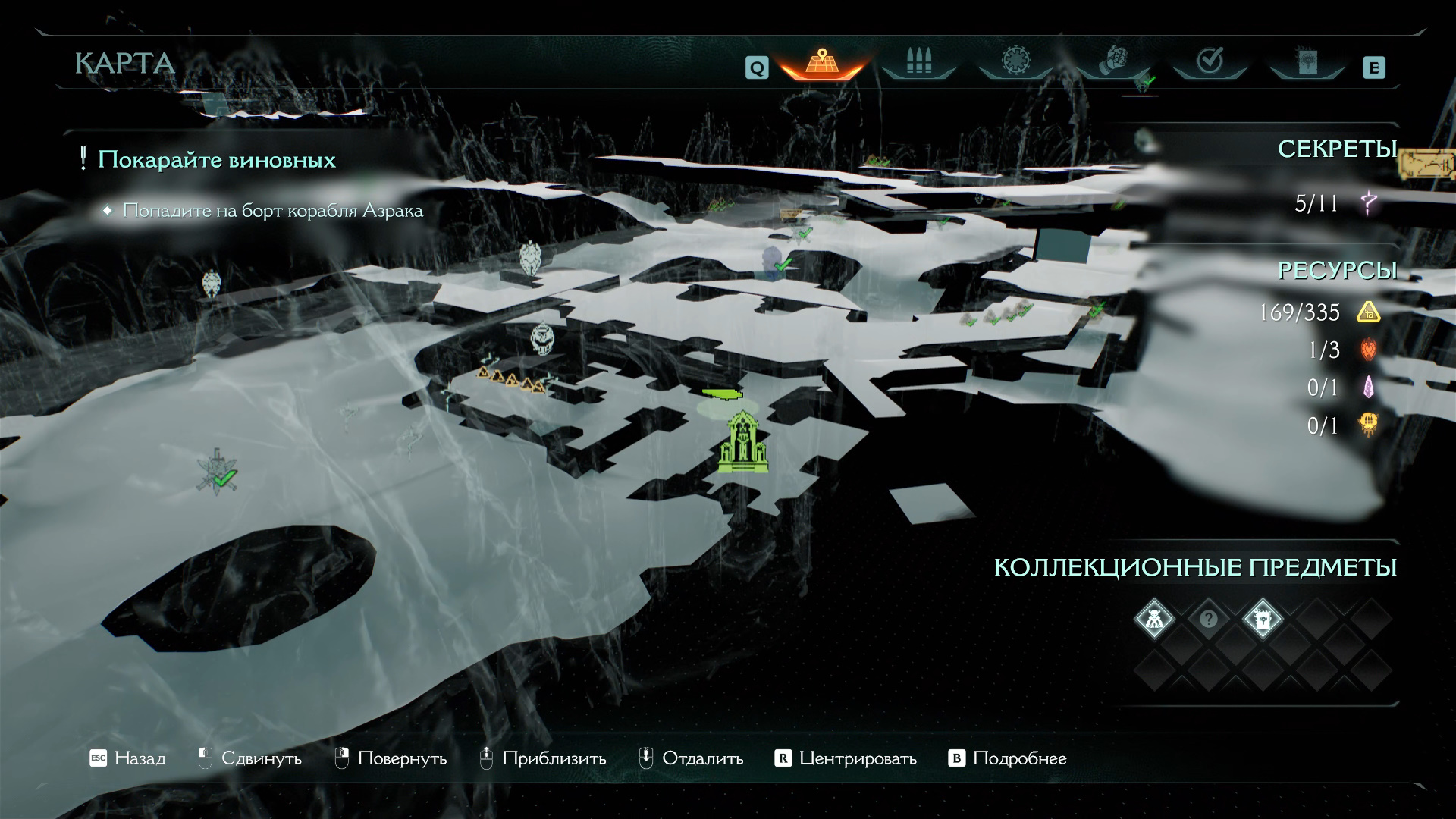This screenshot has height=819, width=1456.
Task: Select the demon toy collectible slot
Action: [x=1153, y=619]
